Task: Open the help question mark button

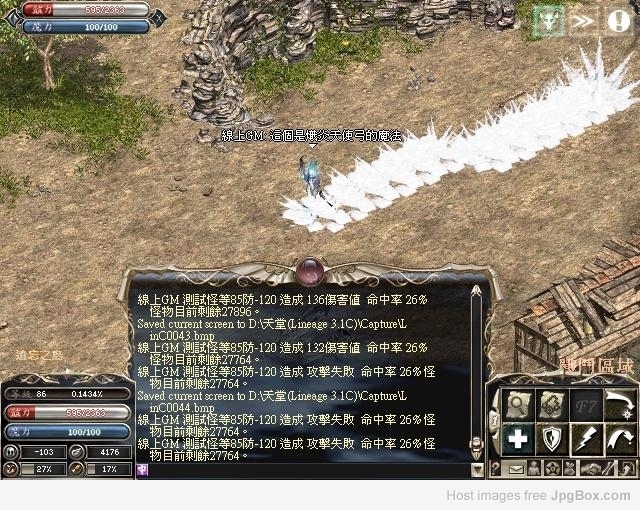Action: [x=495, y=468]
